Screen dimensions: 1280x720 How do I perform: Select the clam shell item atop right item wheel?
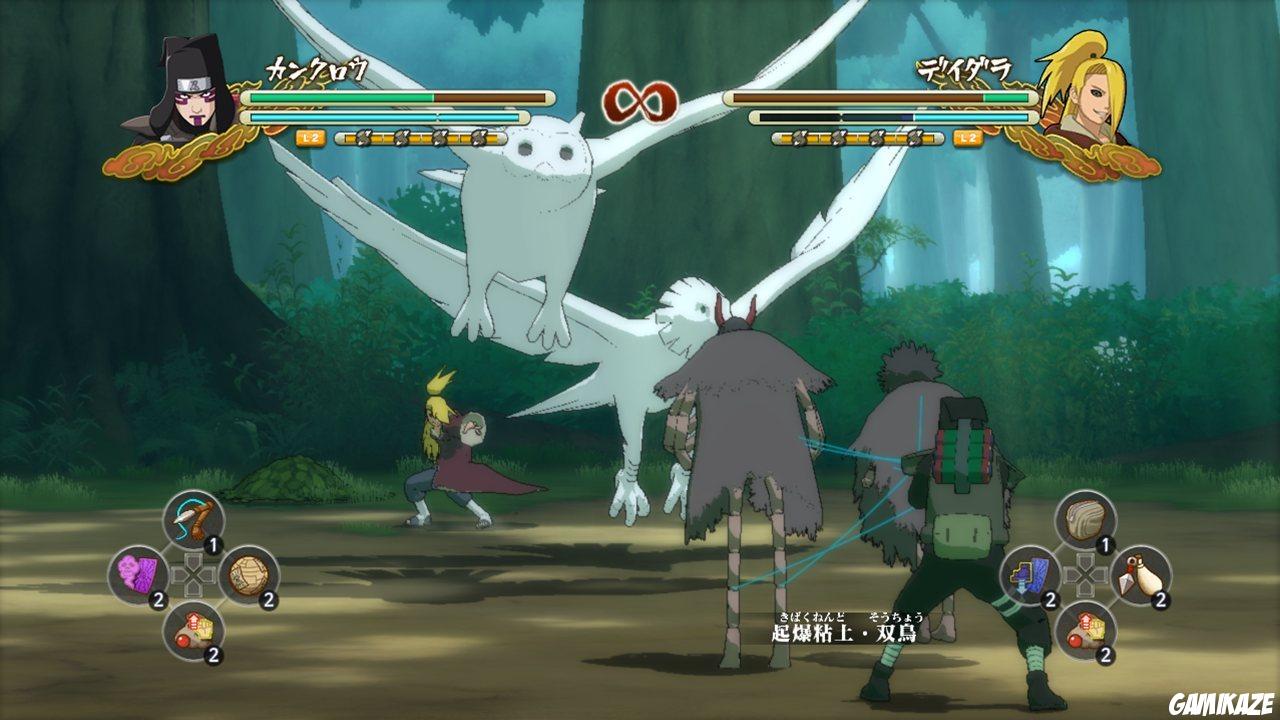pos(1085,518)
